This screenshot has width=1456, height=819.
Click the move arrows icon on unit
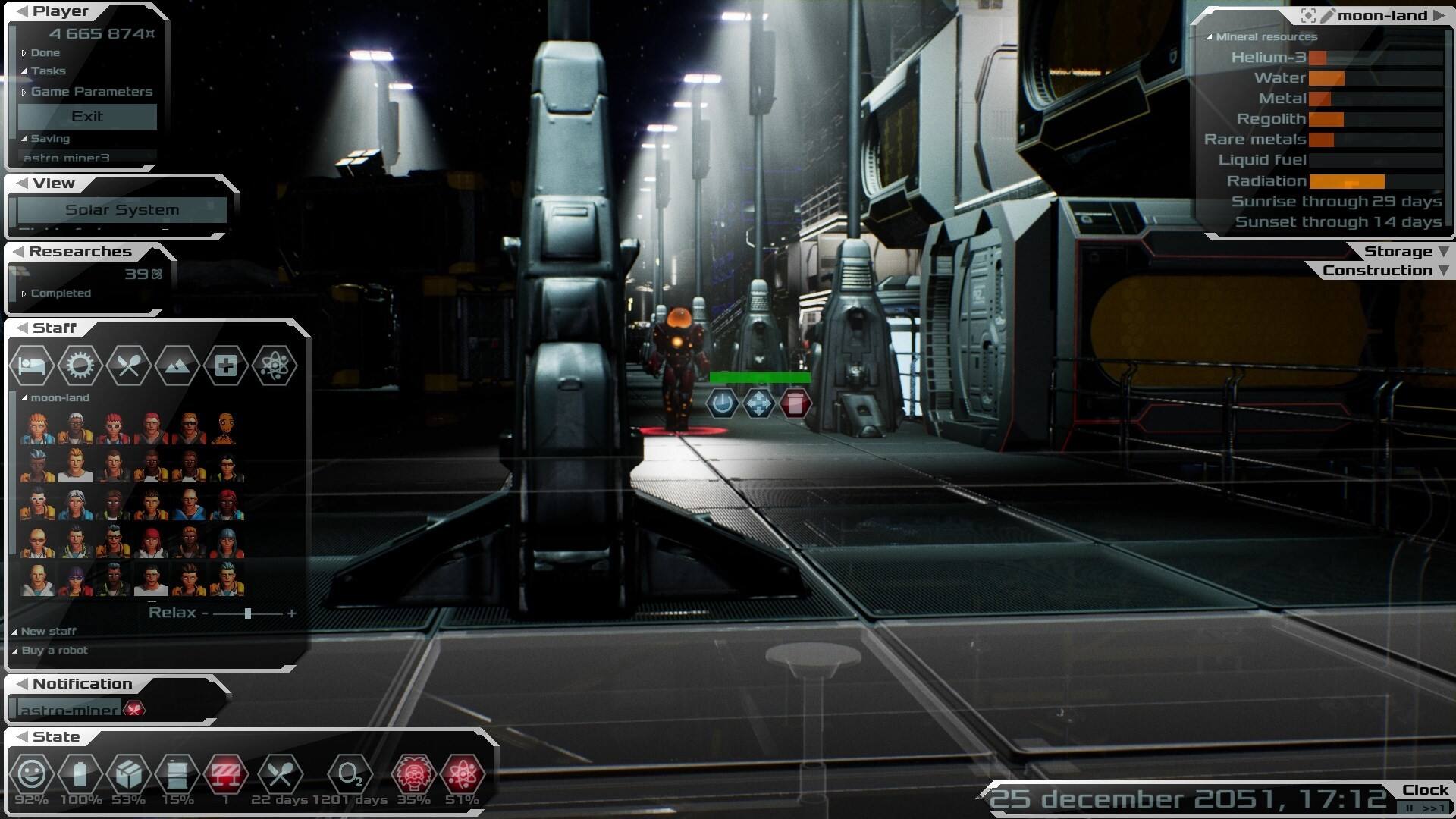(x=758, y=403)
